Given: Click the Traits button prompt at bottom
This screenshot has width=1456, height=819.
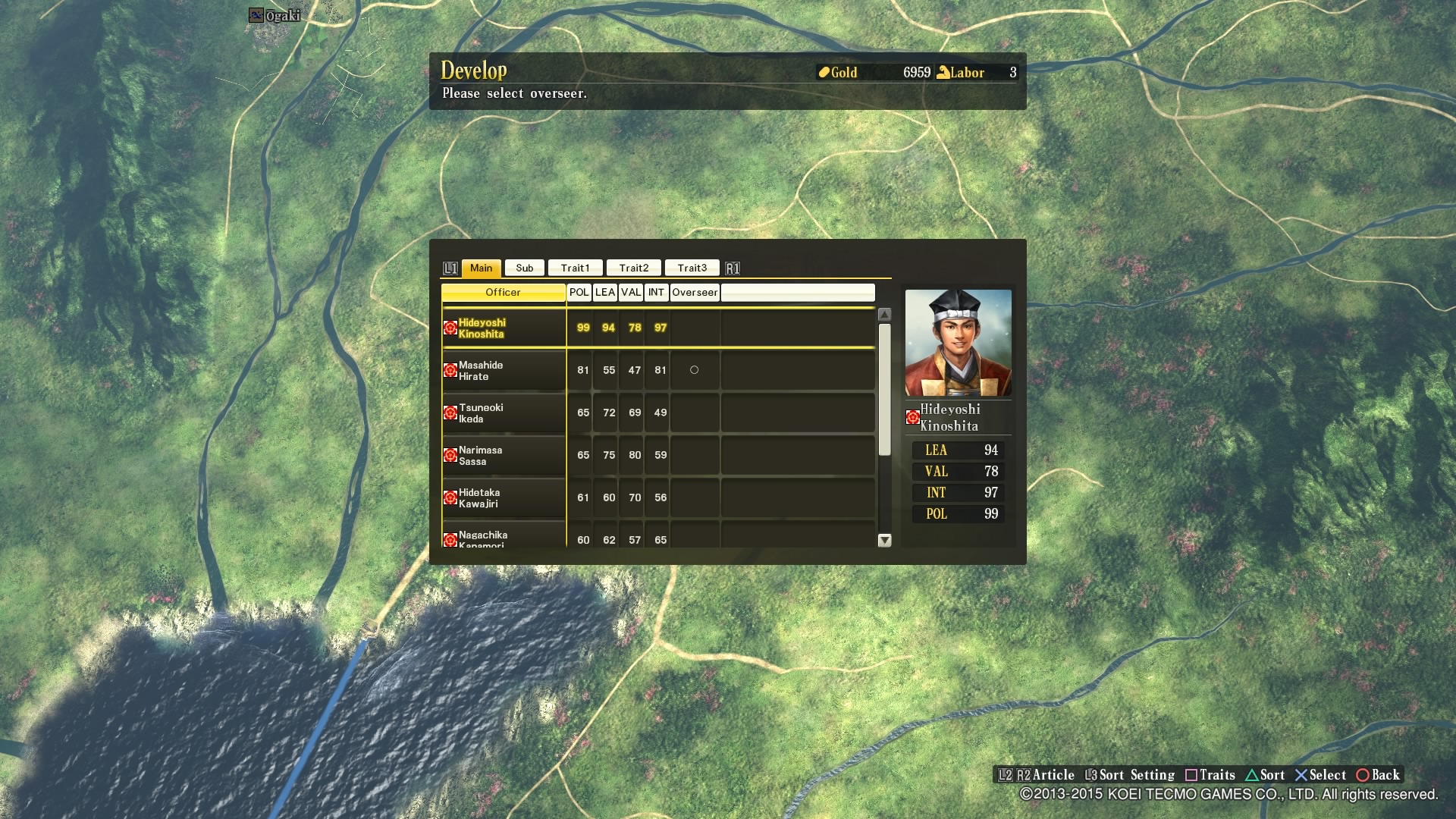Looking at the screenshot, I should [x=1210, y=775].
